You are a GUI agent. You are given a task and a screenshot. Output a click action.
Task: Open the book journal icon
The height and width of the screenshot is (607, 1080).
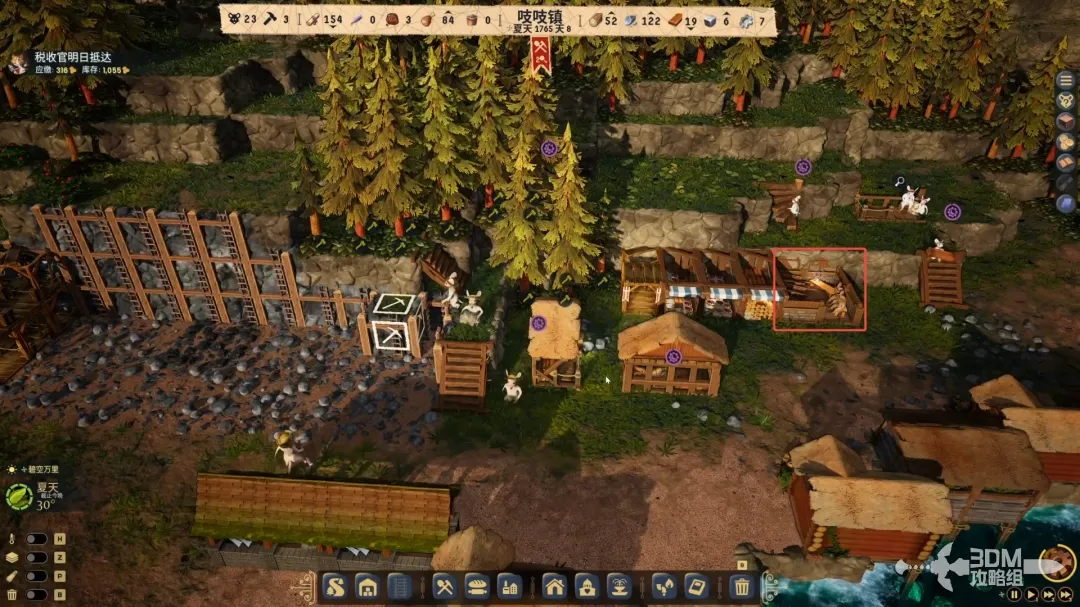[x=1066, y=163]
